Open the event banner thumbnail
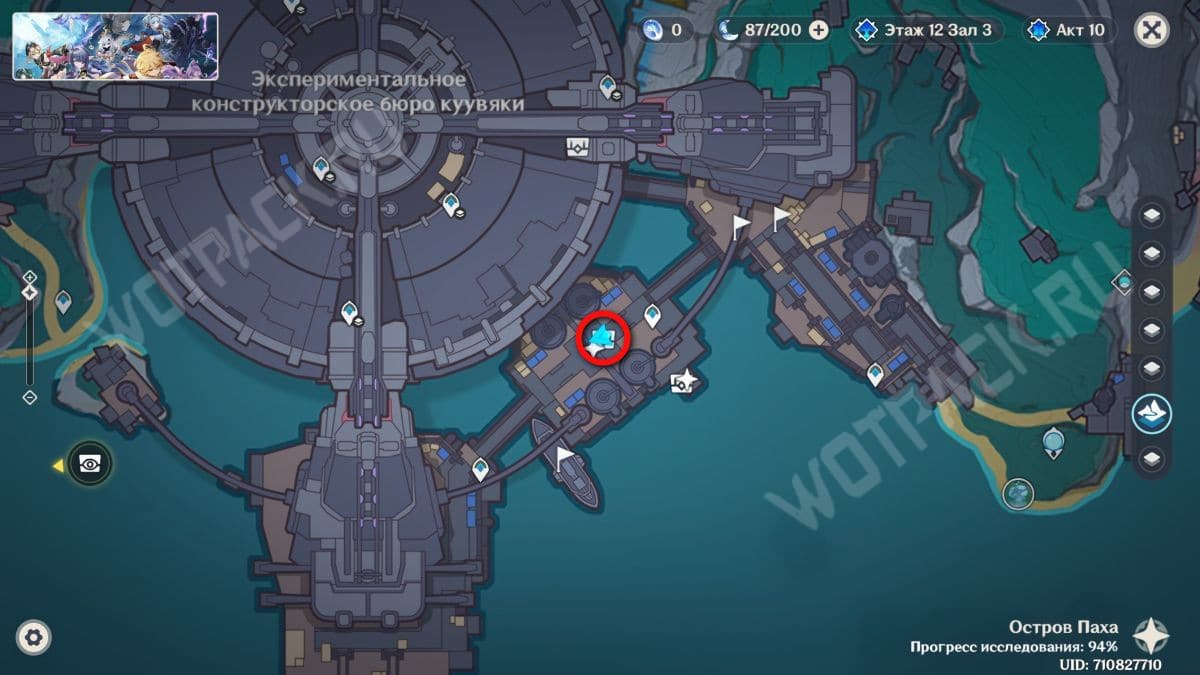1200x675 pixels. tap(115, 46)
